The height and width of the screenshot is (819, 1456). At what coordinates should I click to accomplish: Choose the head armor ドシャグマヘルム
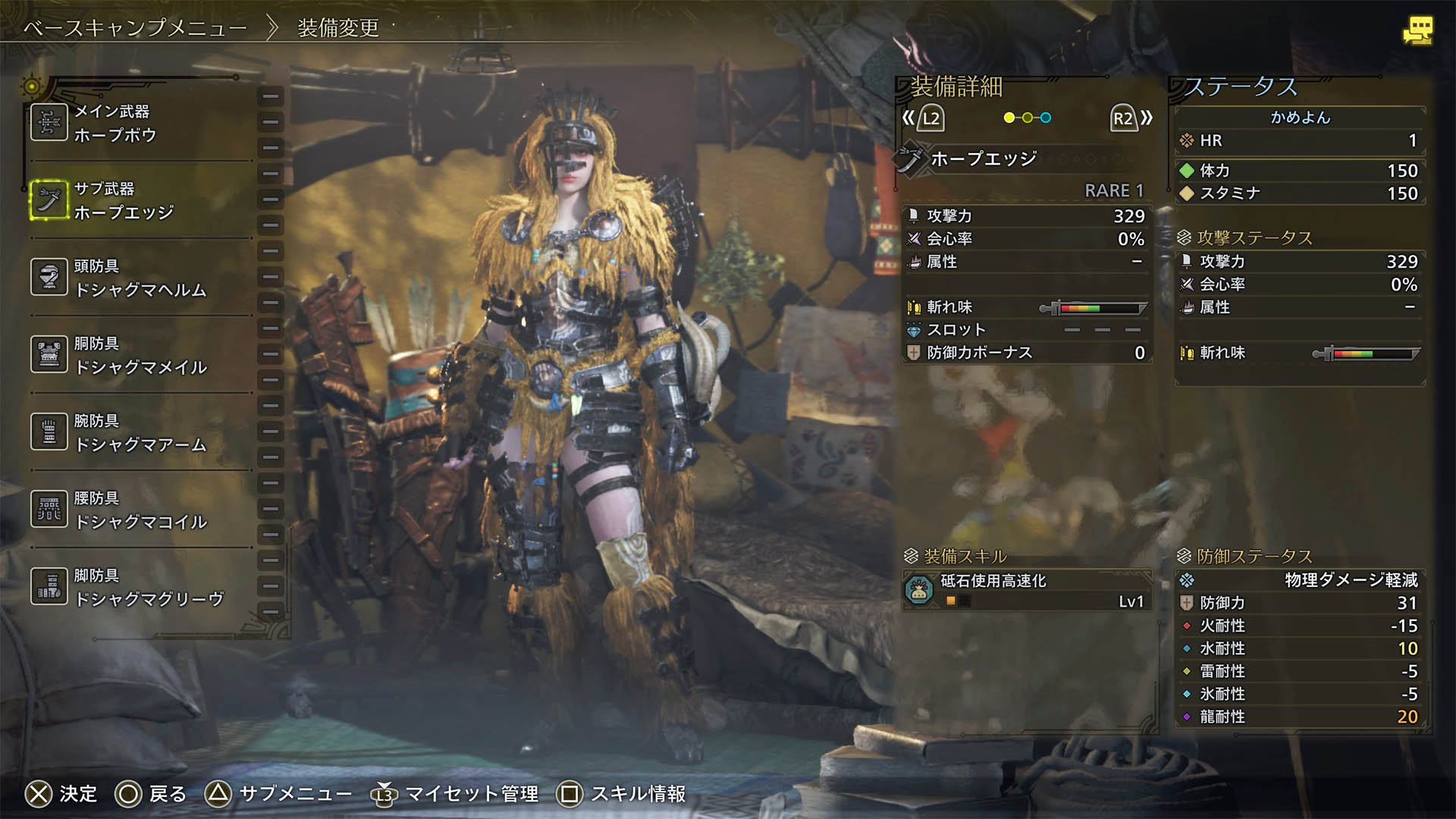pos(140,278)
